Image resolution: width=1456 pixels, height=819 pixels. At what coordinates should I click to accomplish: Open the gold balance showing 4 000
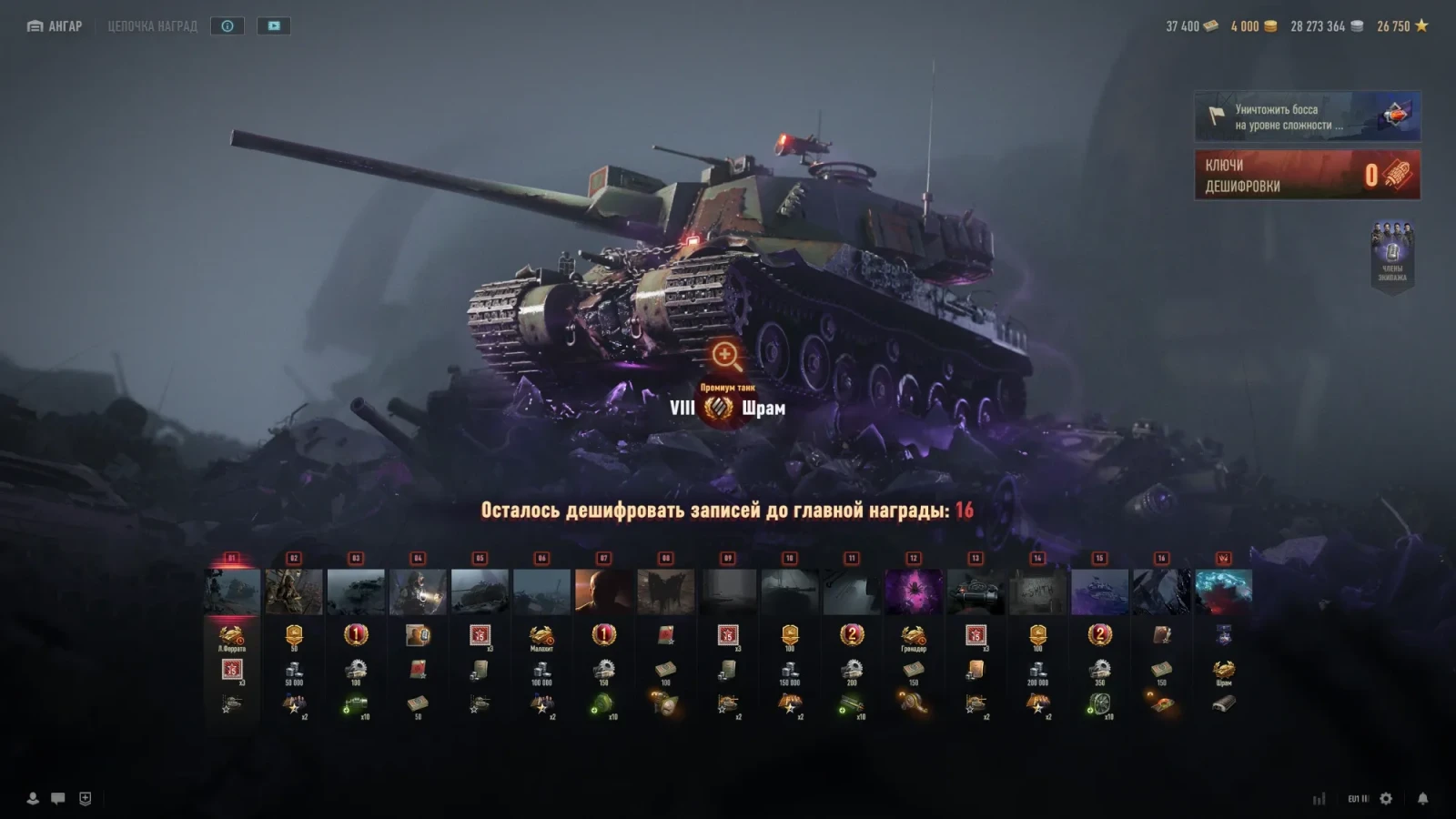pos(1253,26)
